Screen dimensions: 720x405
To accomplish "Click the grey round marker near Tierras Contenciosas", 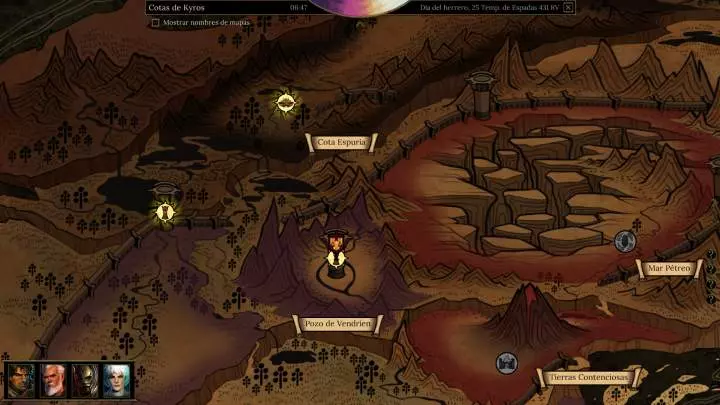I will click(507, 362).
